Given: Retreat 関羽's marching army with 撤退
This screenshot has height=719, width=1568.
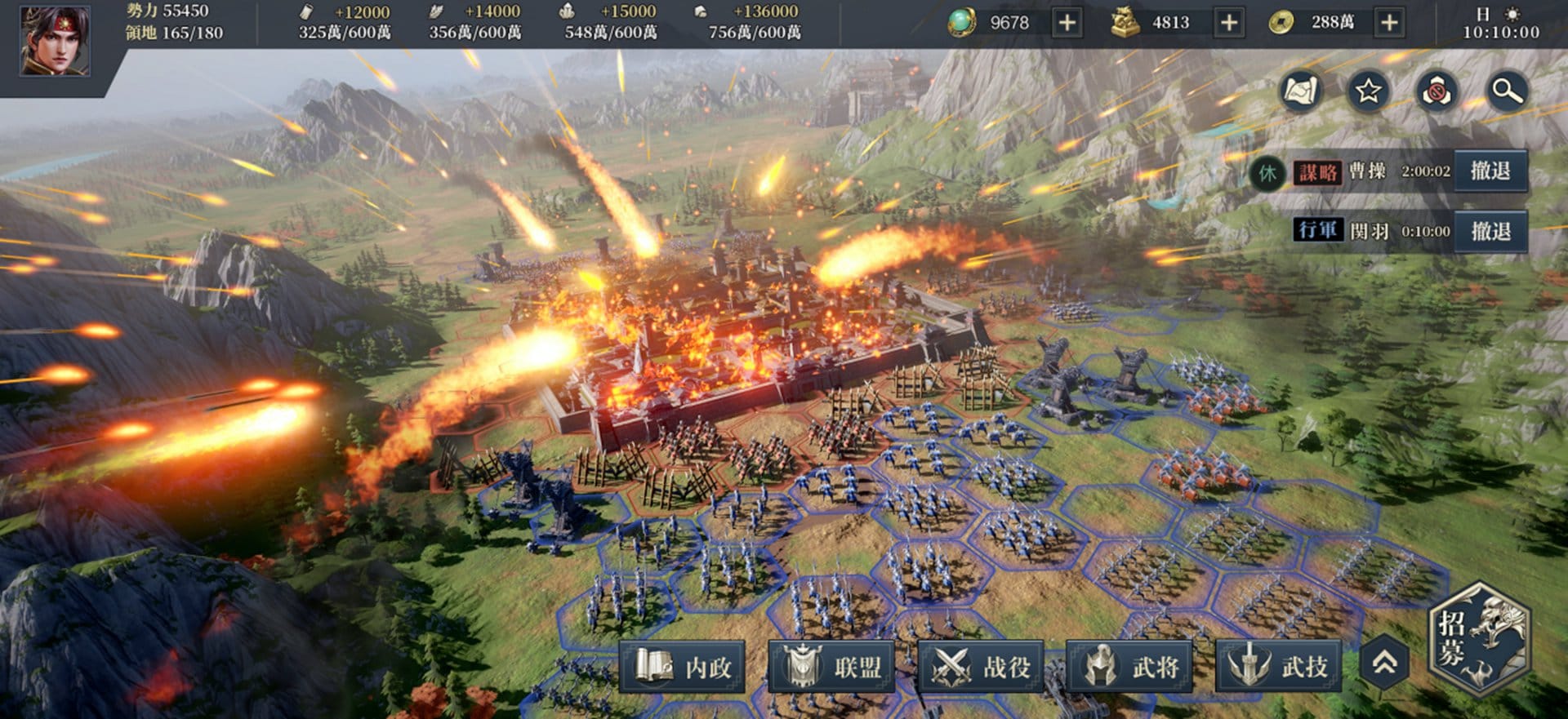Looking at the screenshot, I should pyautogui.click(x=1490, y=232).
